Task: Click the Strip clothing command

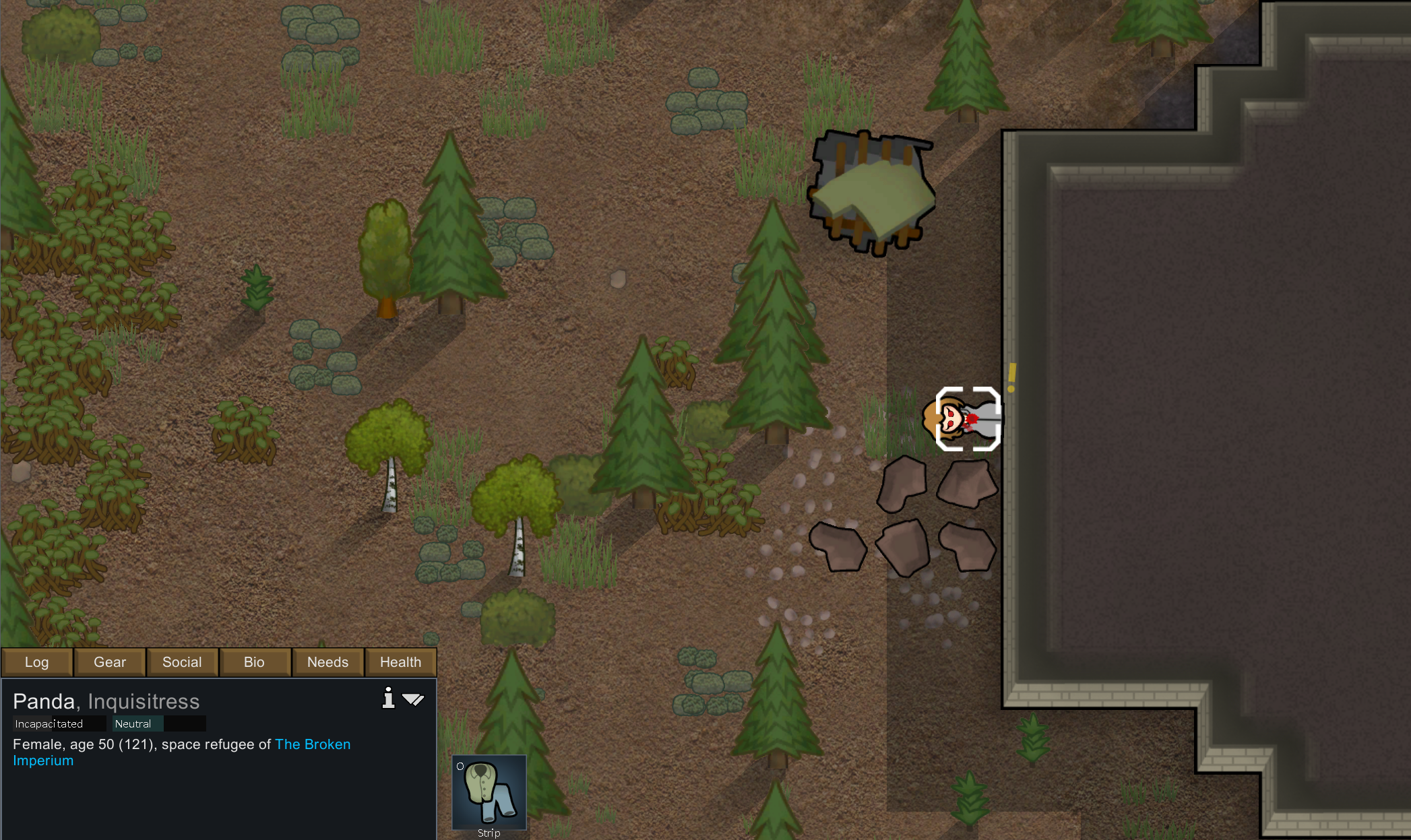Action: pos(489,793)
